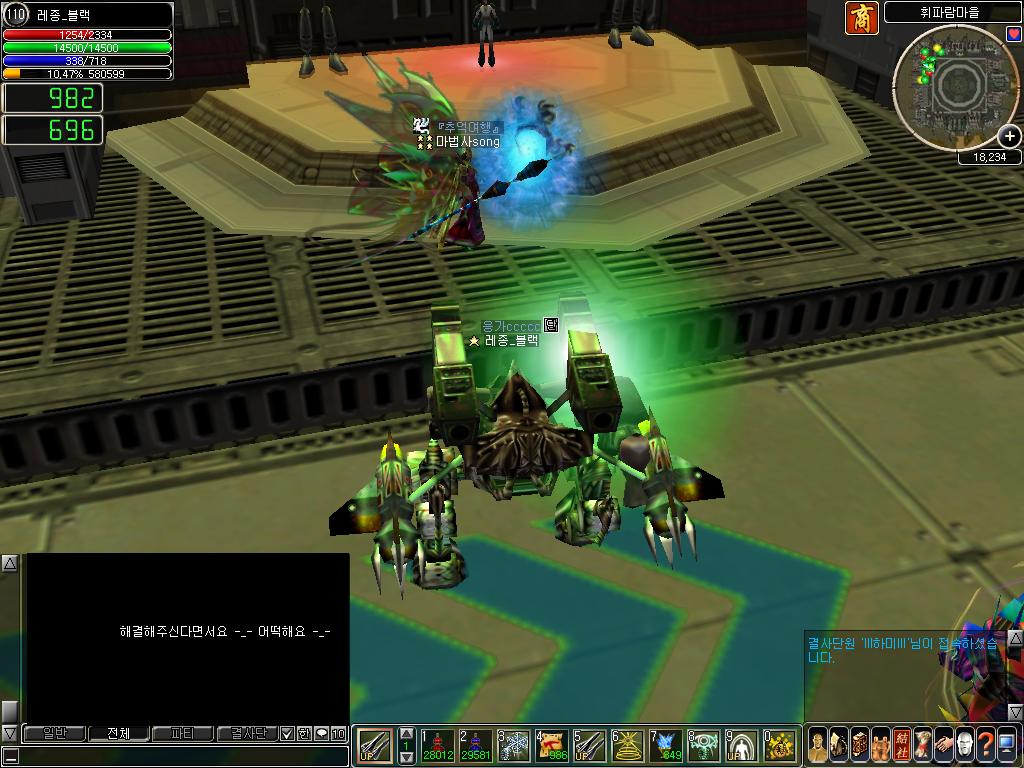
Task: Switch to the 파티 chat tab
Action: (182, 733)
